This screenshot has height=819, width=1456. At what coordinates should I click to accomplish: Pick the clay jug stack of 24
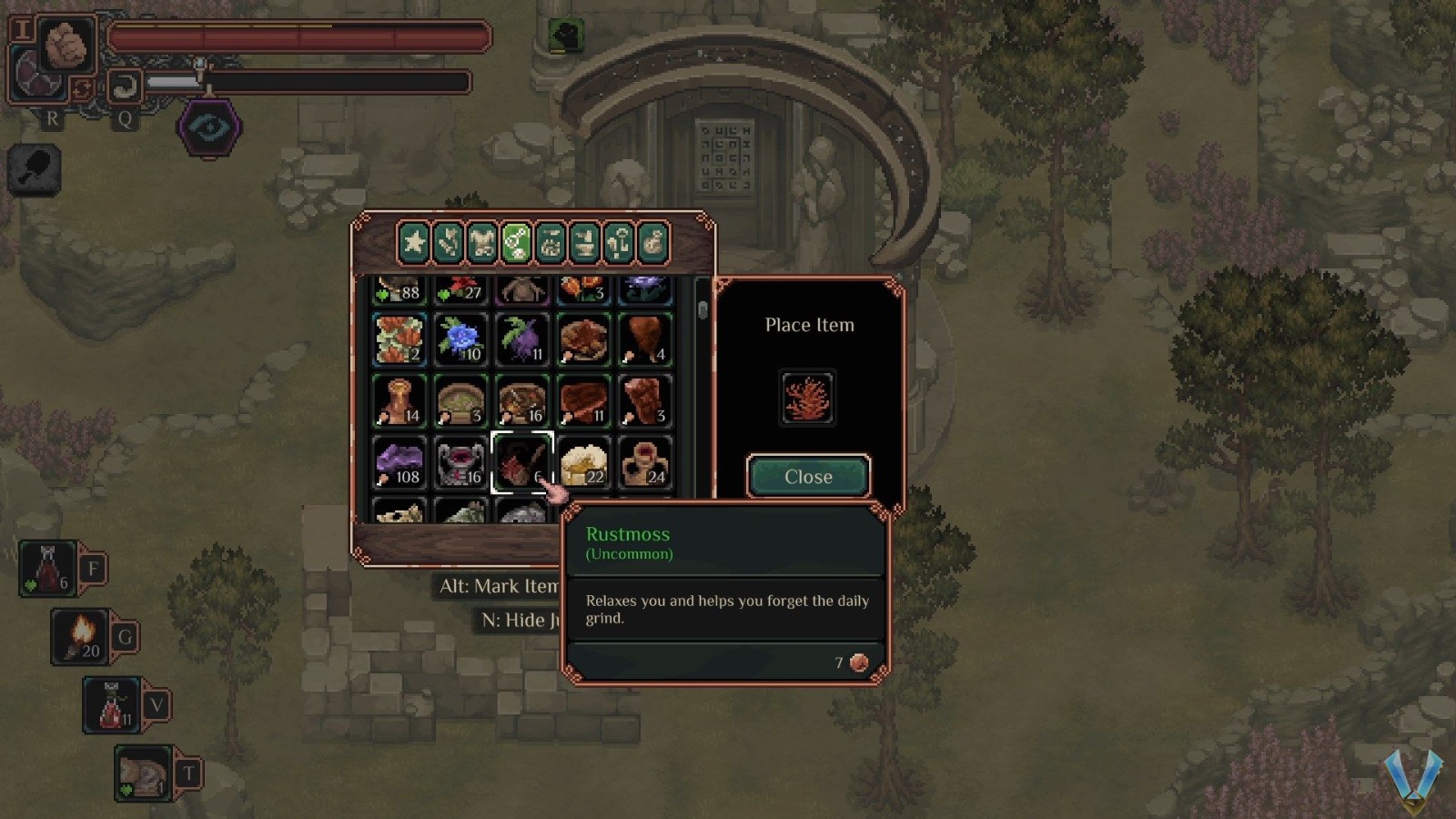[x=645, y=462]
